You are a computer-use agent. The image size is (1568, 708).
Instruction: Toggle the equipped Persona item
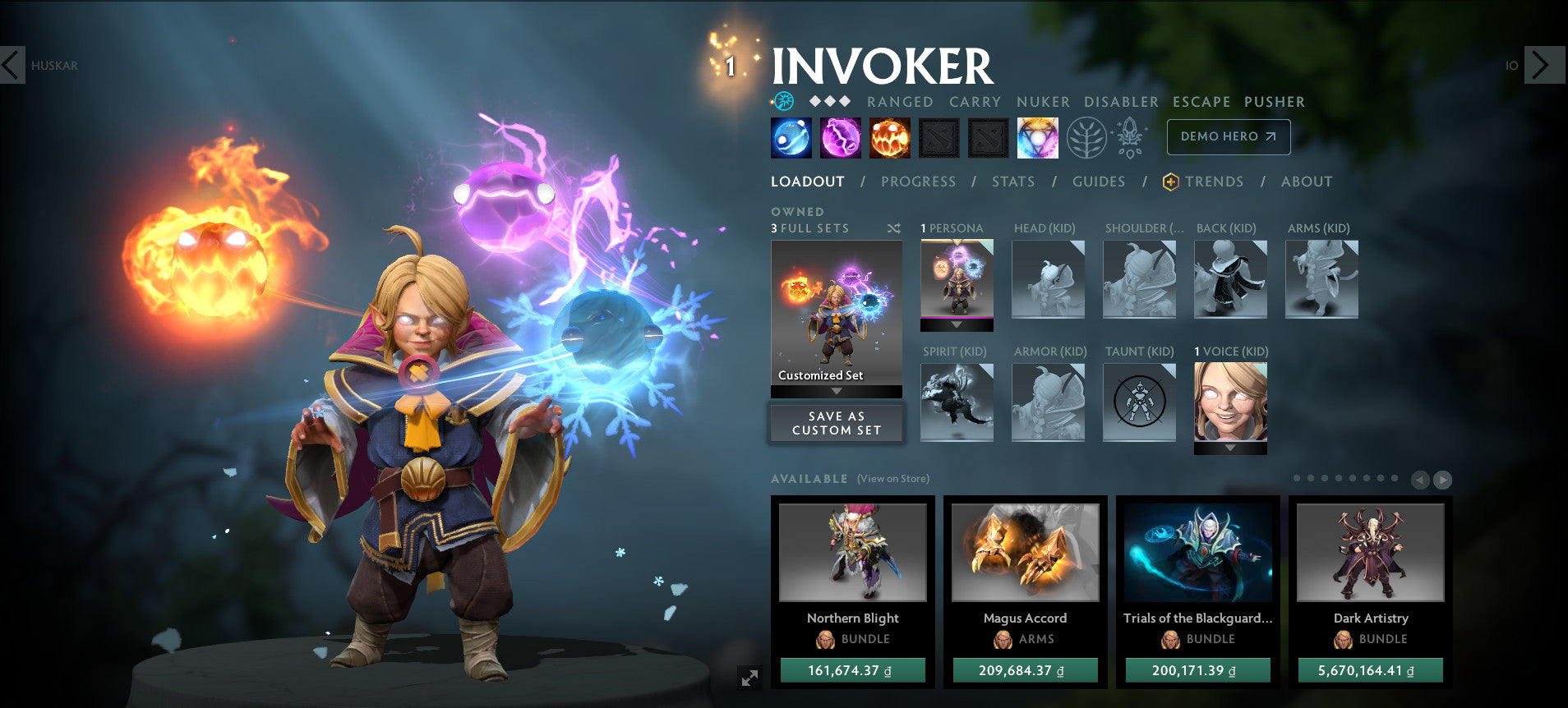[956, 282]
